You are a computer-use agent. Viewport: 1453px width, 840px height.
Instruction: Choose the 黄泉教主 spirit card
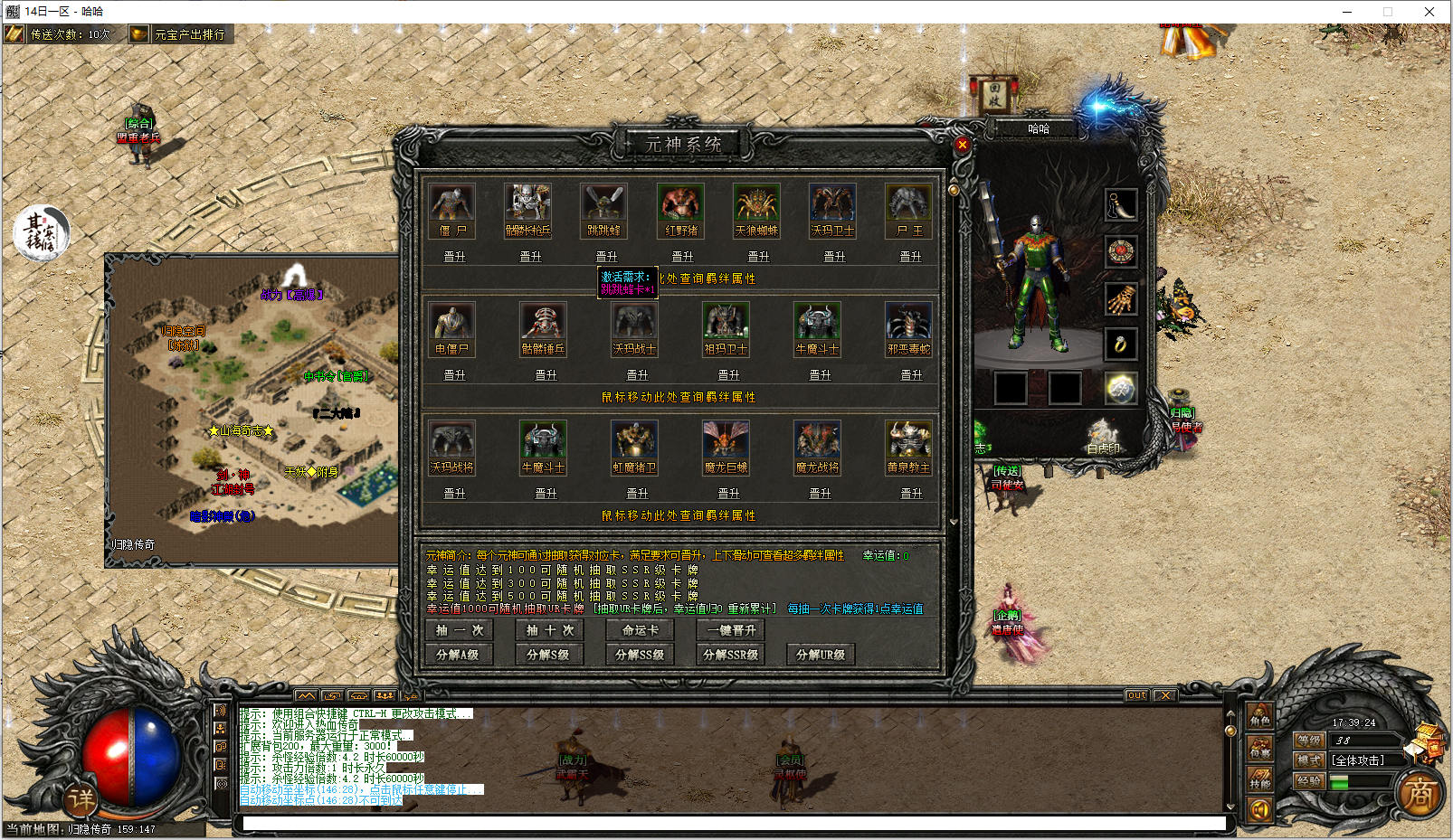coord(908,448)
